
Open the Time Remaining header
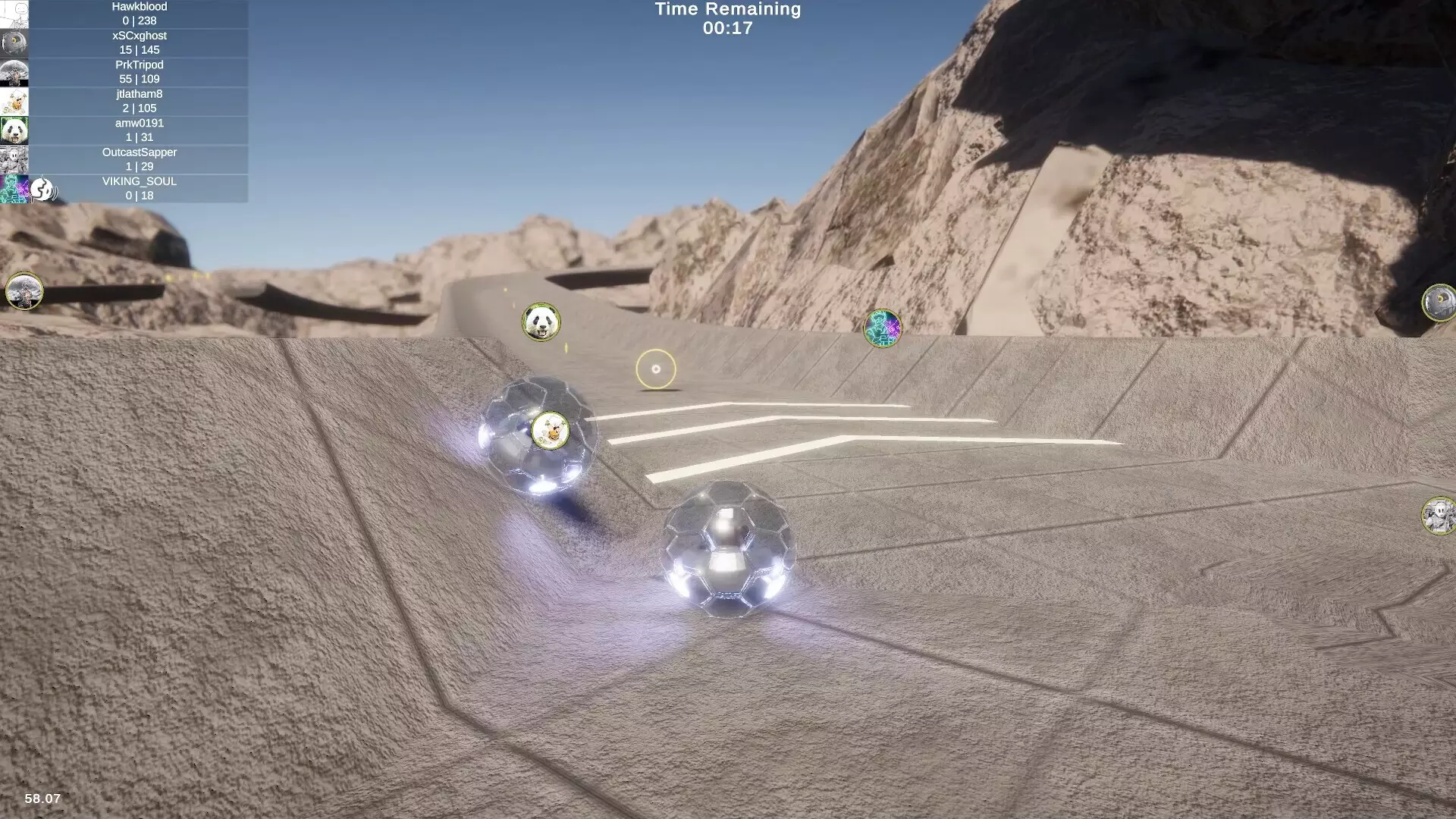point(726,10)
